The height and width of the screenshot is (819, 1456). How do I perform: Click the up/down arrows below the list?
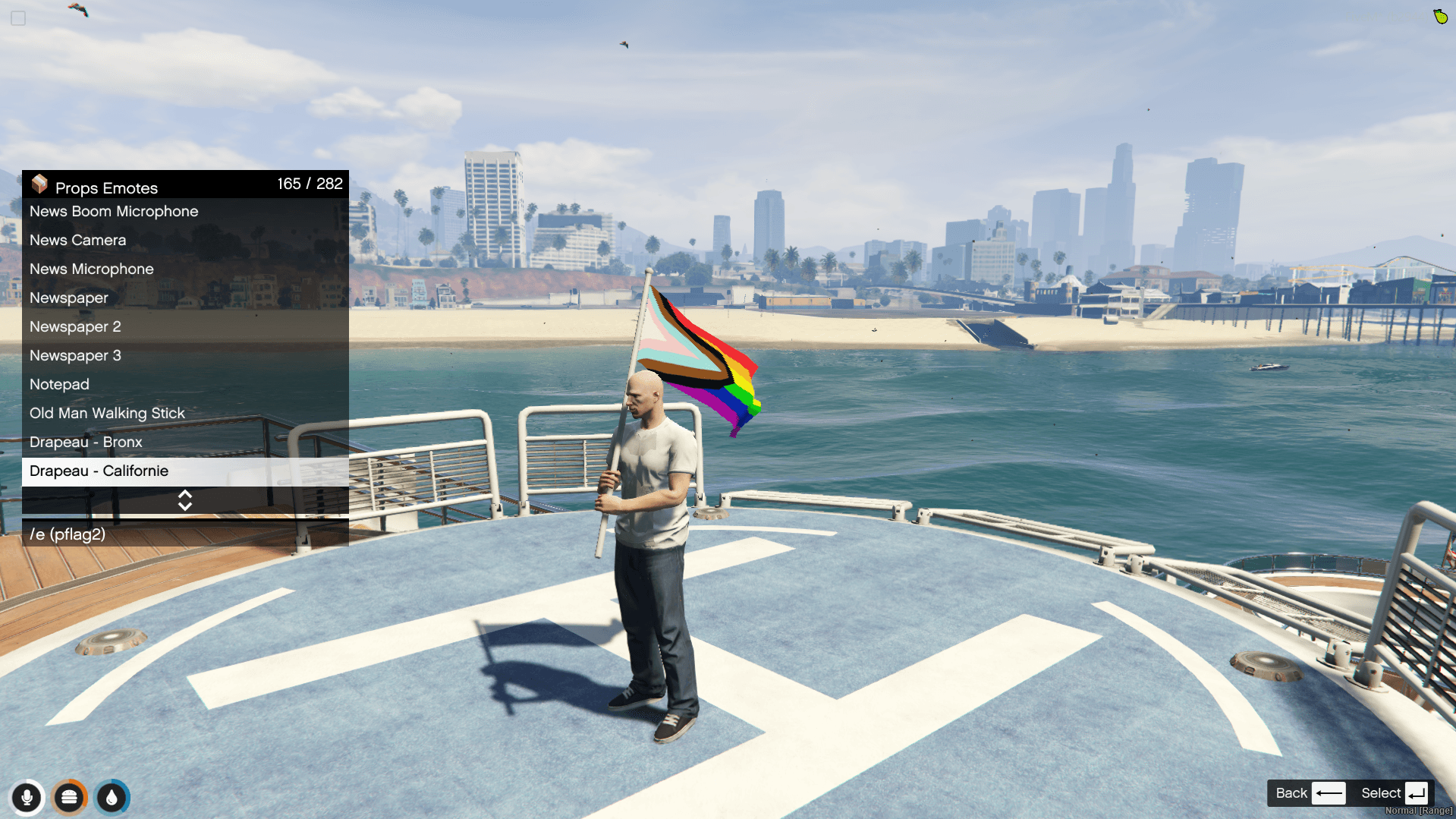185,500
